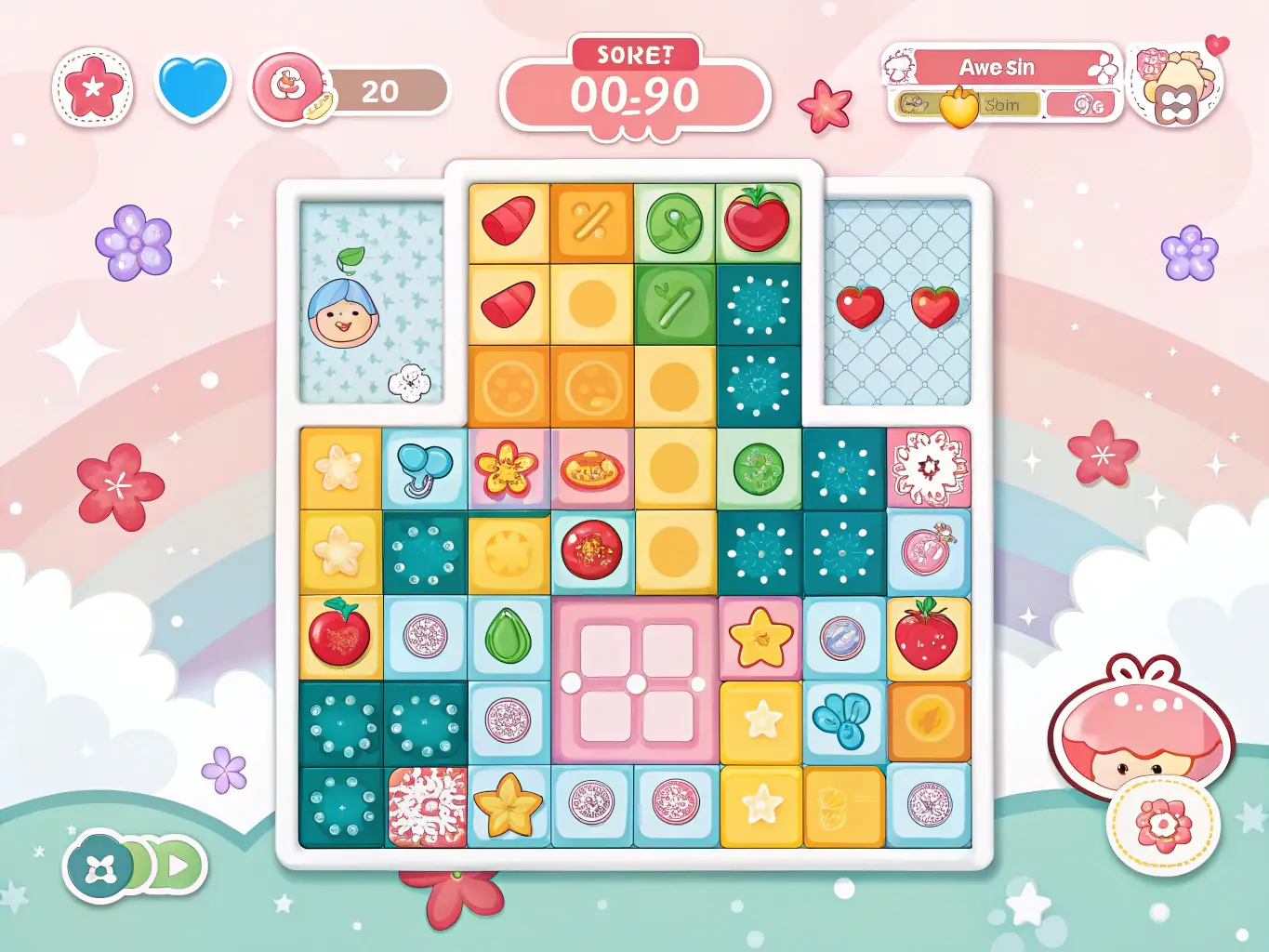1269x952 pixels.
Task: Select the orange percent sign tile
Action: coord(592,223)
